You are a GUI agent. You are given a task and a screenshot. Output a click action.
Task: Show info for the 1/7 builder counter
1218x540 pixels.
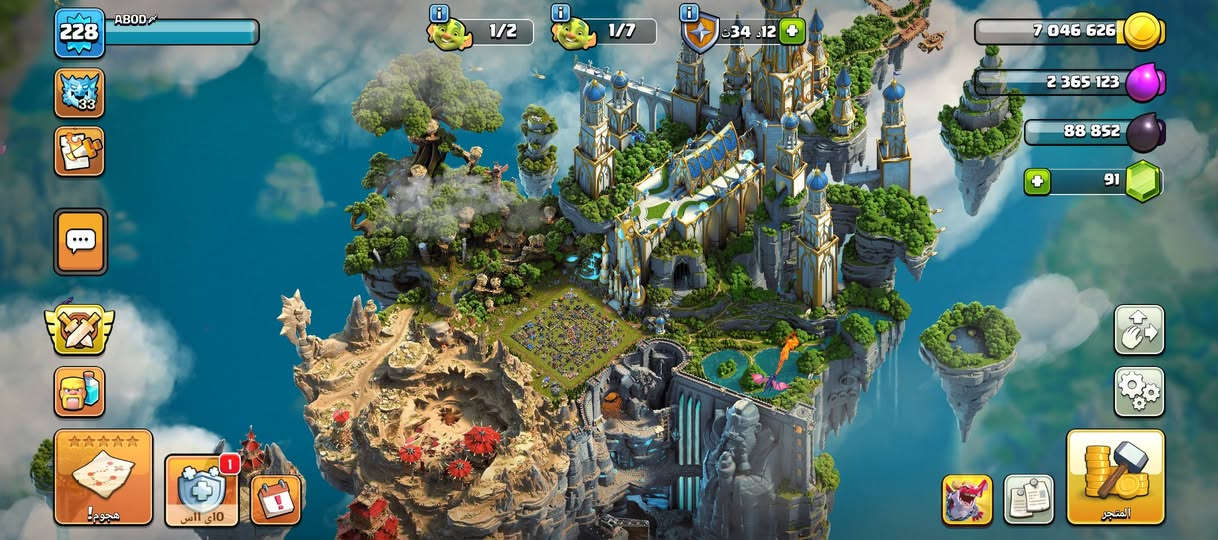(560, 13)
